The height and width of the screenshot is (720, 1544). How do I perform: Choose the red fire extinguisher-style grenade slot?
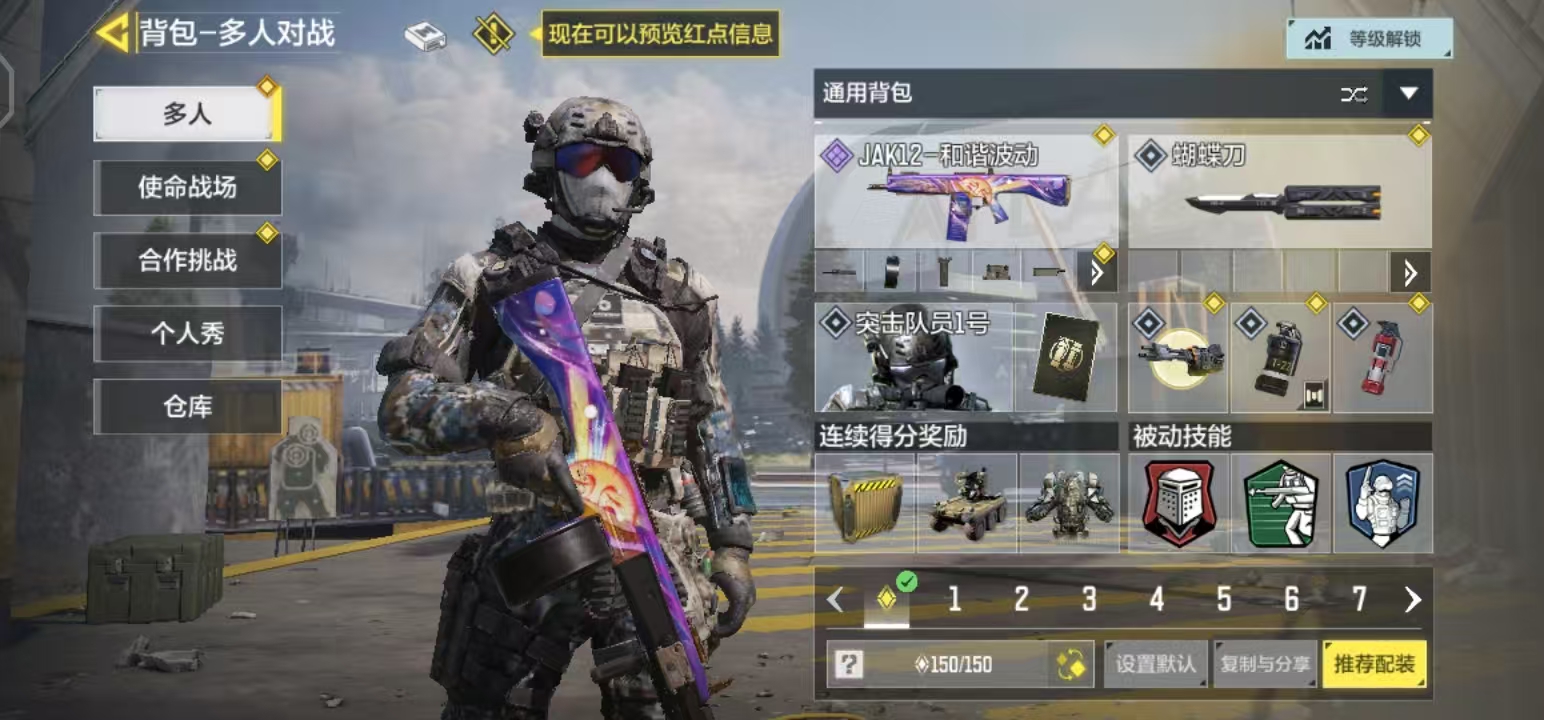1382,358
